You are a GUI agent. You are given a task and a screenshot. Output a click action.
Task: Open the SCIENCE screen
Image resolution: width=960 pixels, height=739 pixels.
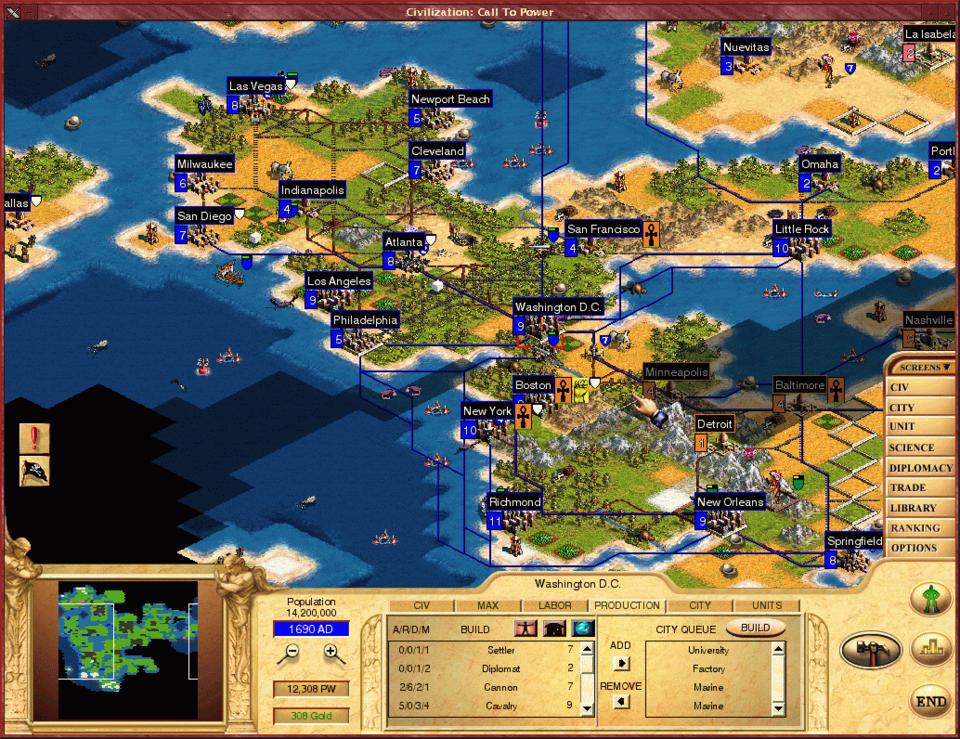[911, 448]
